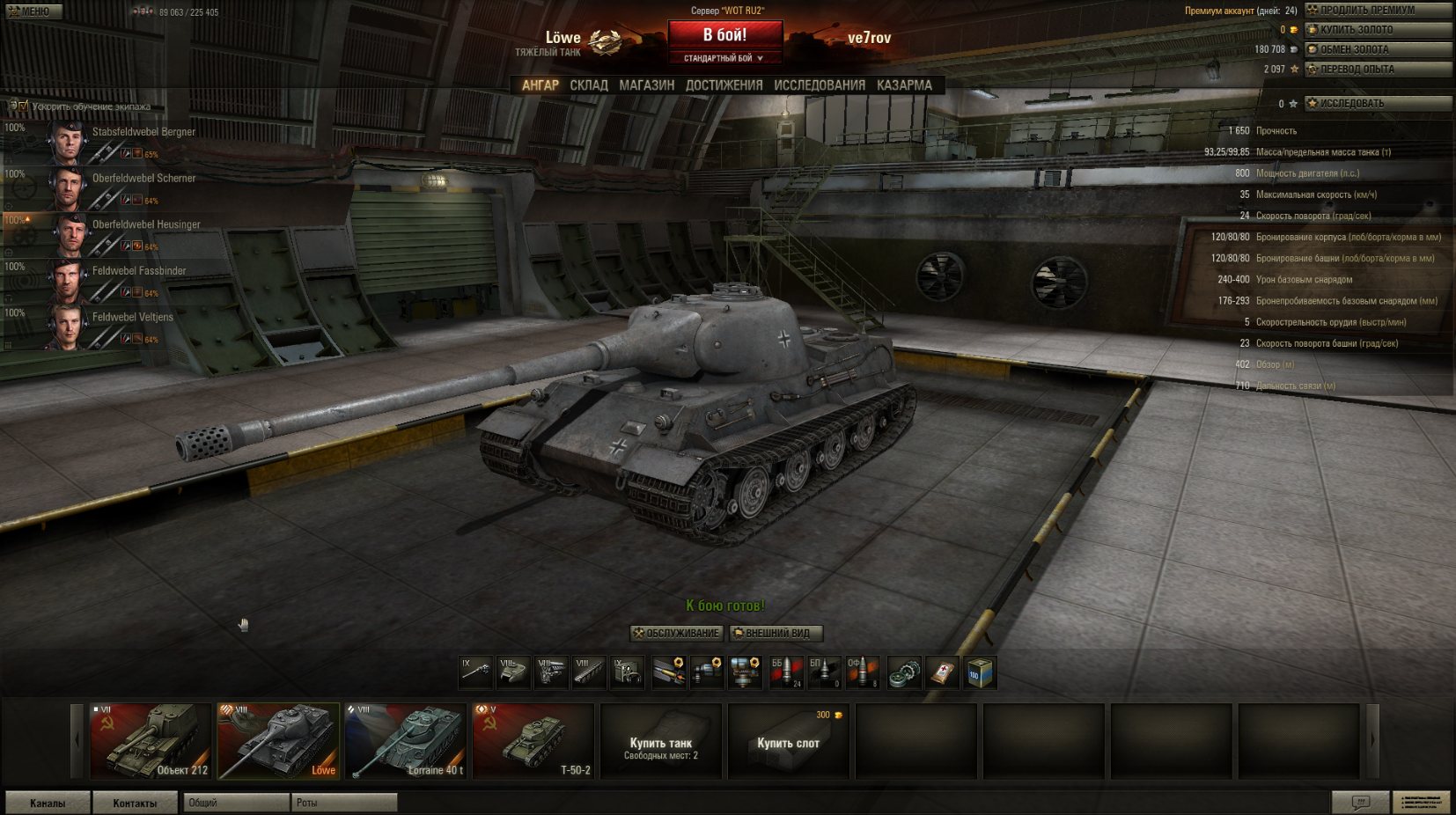Open the ДОСТИЖЕНИЯ tab
The height and width of the screenshot is (815, 1456).
[x=724, y=85]
